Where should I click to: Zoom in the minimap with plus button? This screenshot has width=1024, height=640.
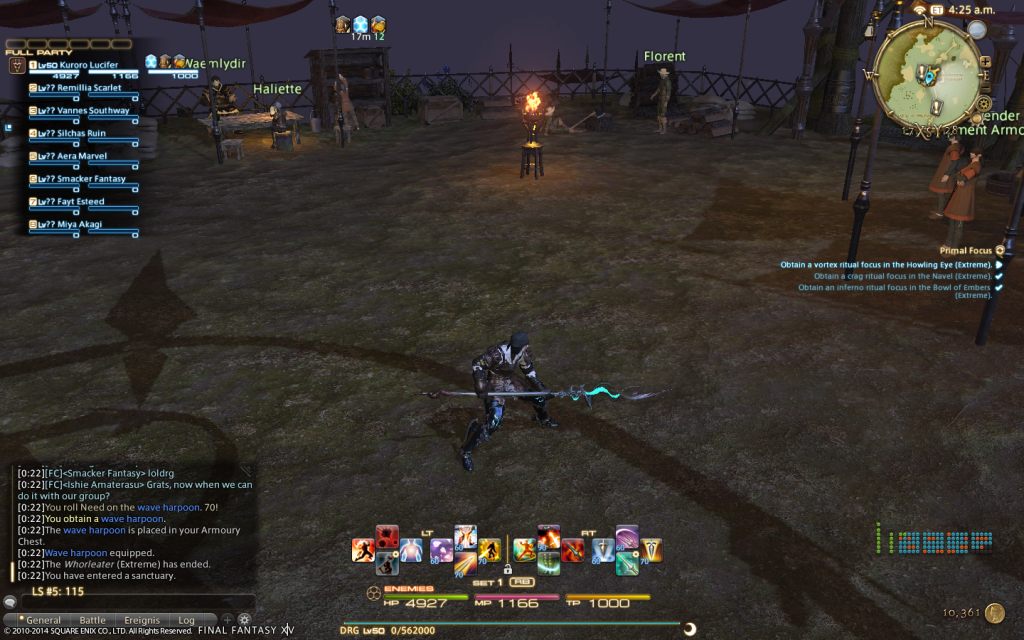point(985,61)
